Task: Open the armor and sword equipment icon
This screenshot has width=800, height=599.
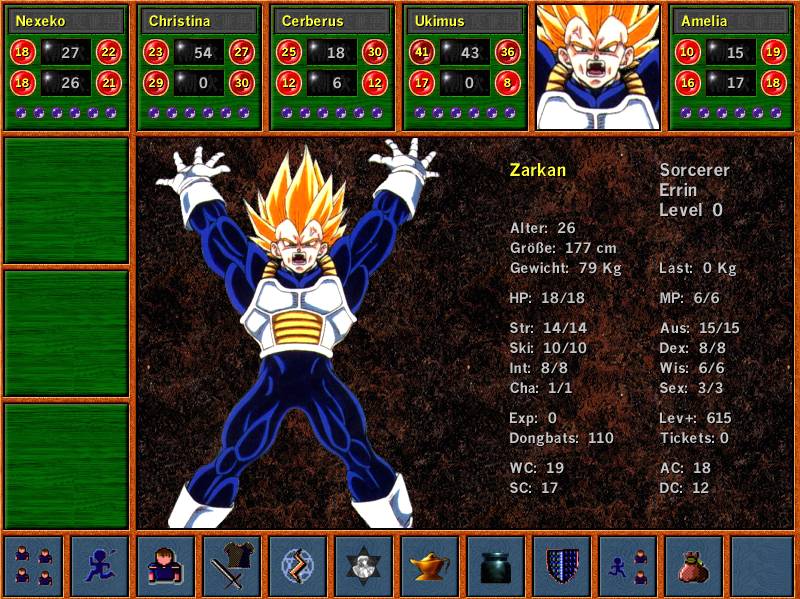Action: point(232,565)
